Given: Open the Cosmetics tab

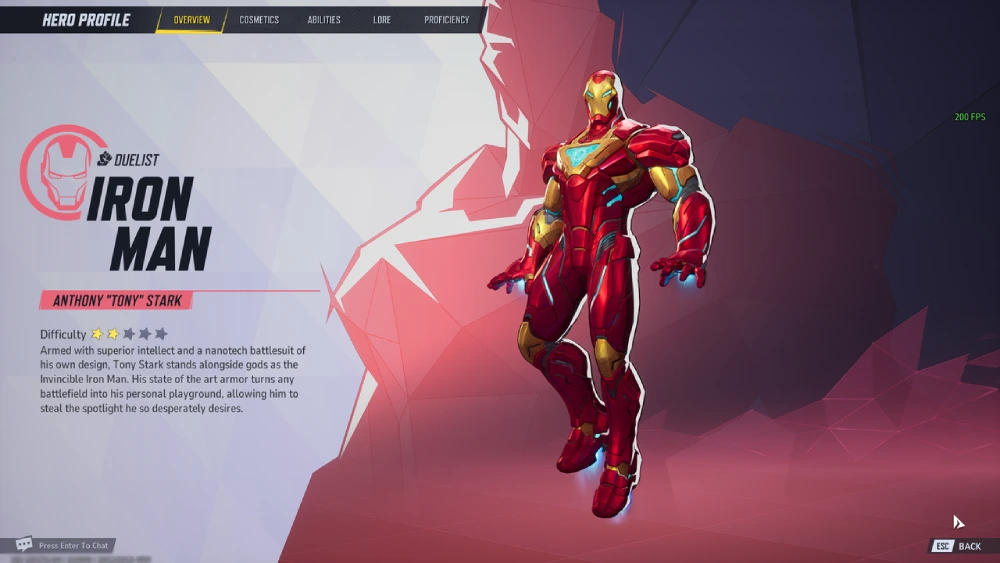Looking at the screenshot, I should 259,20.
